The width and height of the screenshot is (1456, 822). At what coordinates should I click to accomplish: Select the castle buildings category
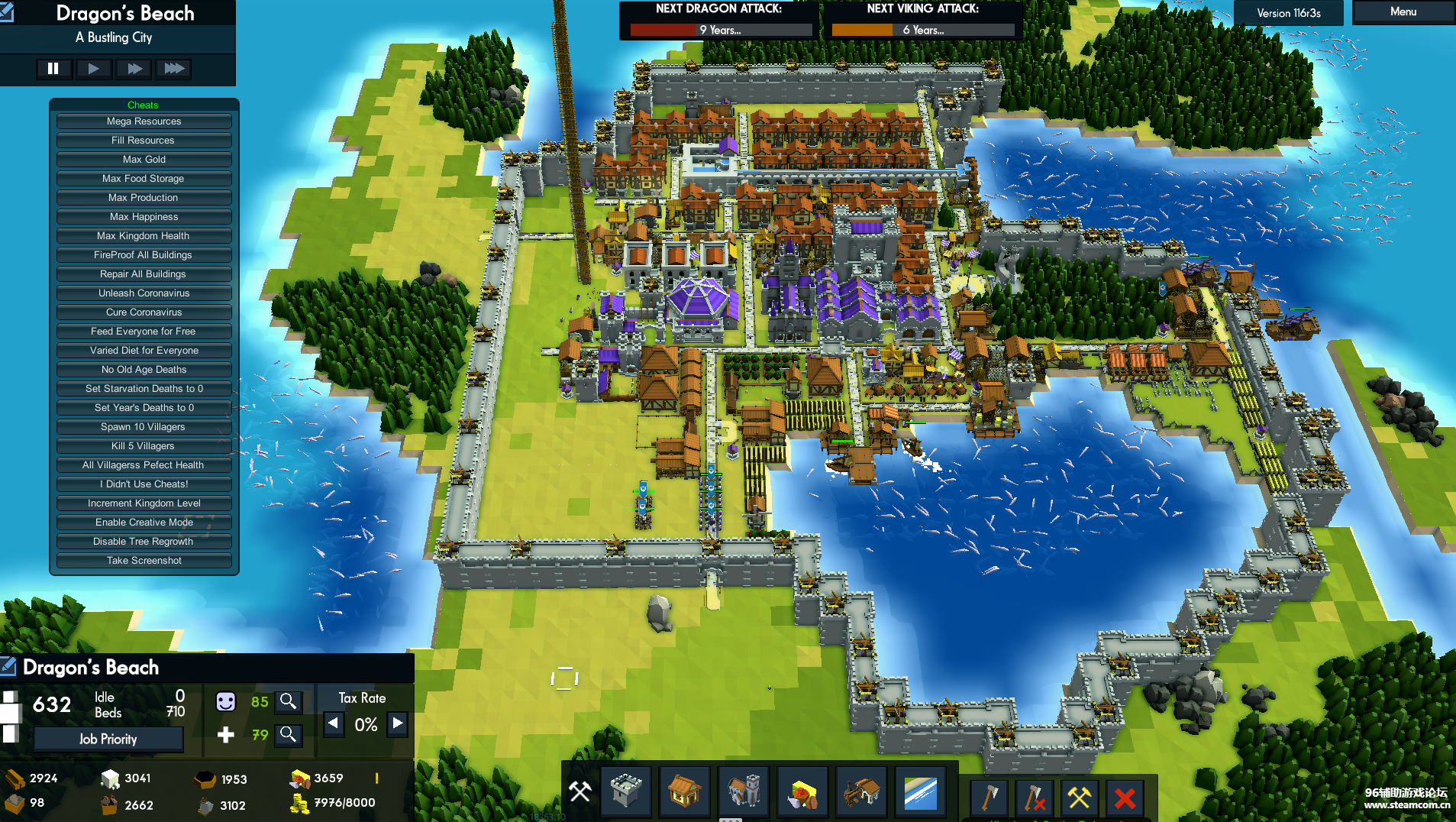(x=626, y=794)
